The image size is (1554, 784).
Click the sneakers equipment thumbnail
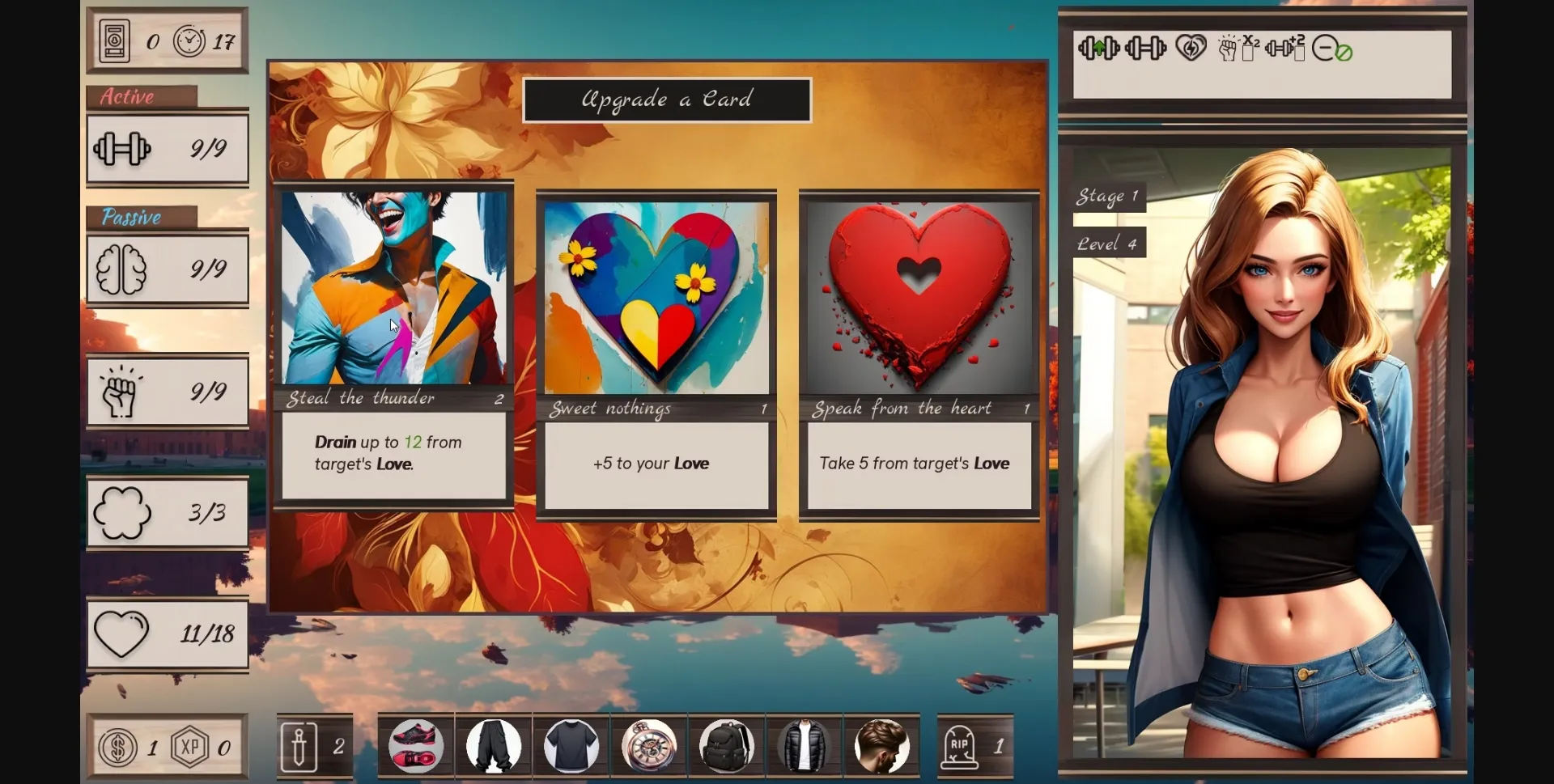tap(416, 745)
